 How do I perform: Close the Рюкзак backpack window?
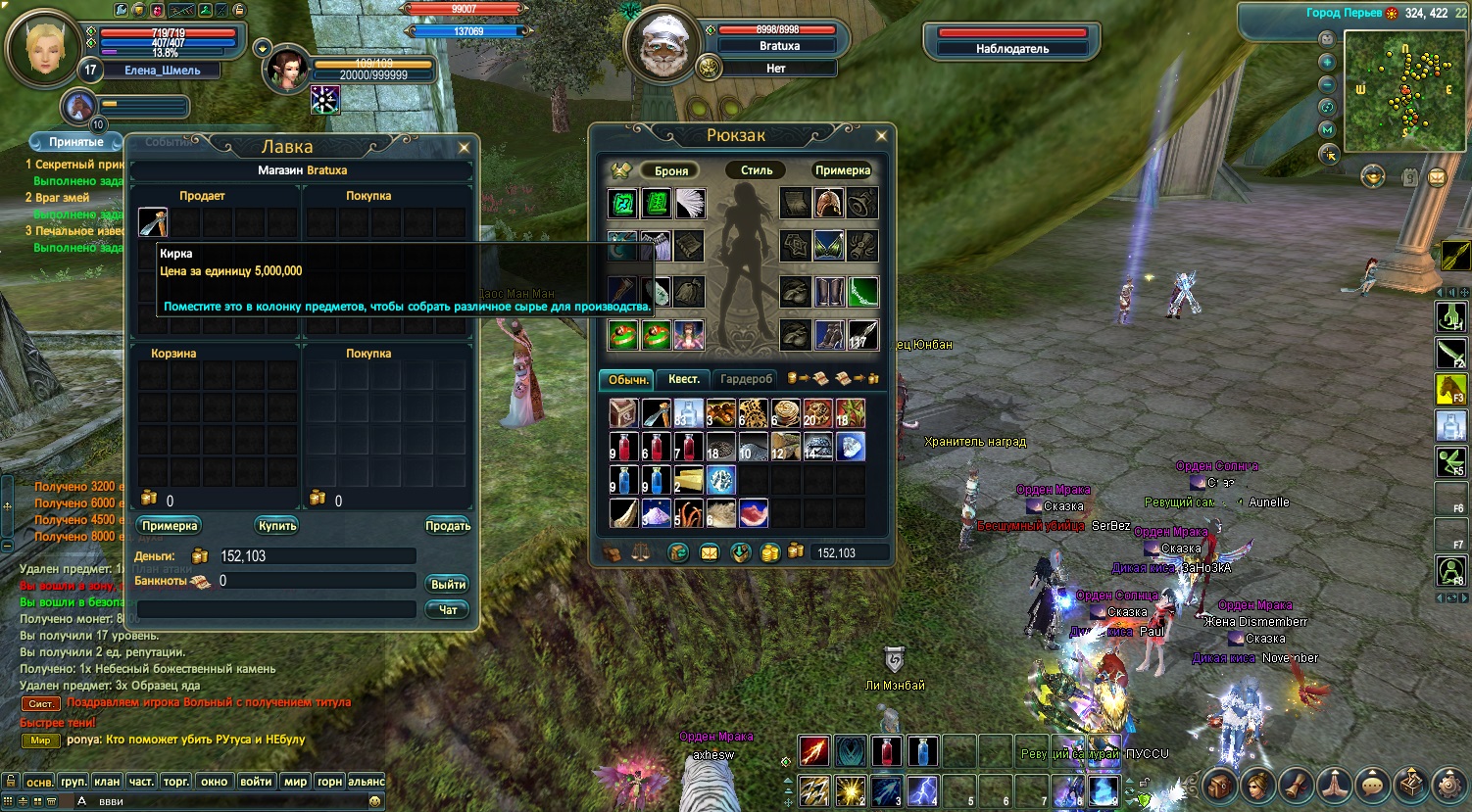tap(880, 136)
